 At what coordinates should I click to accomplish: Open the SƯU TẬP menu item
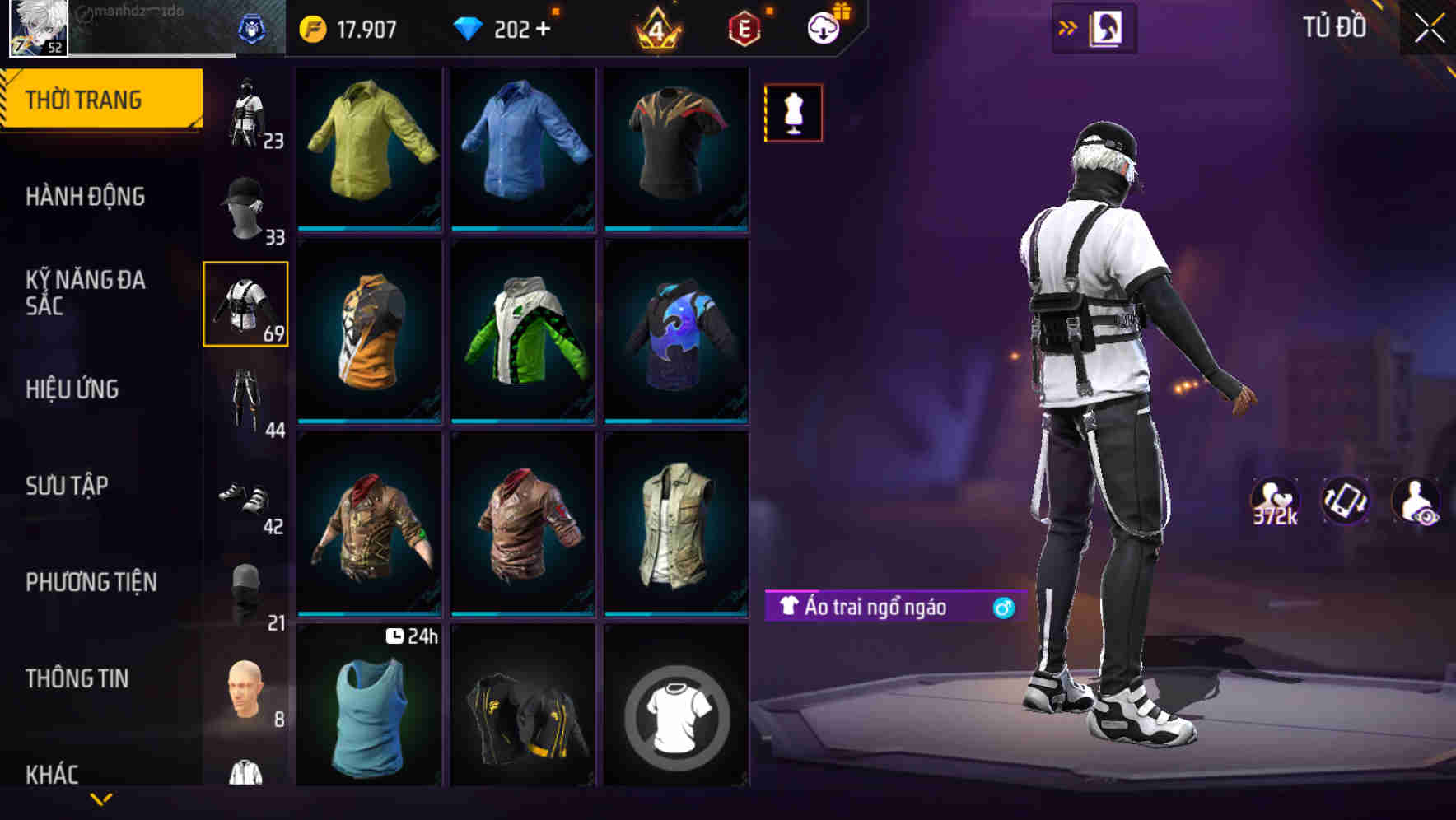coord(69,487)
